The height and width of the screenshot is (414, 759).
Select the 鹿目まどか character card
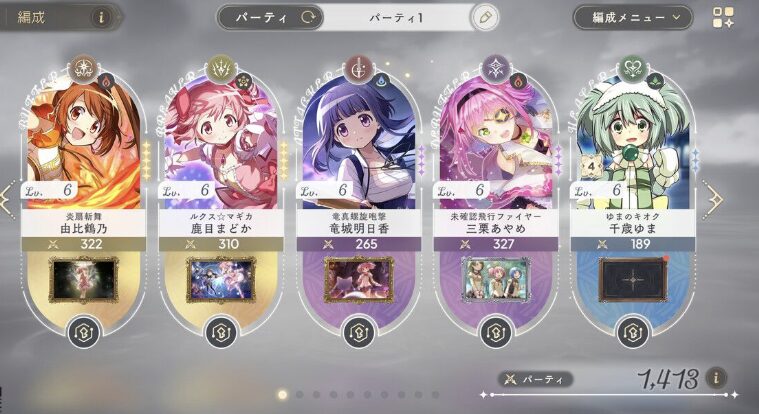pyautogui.click(x=221, y=140)
